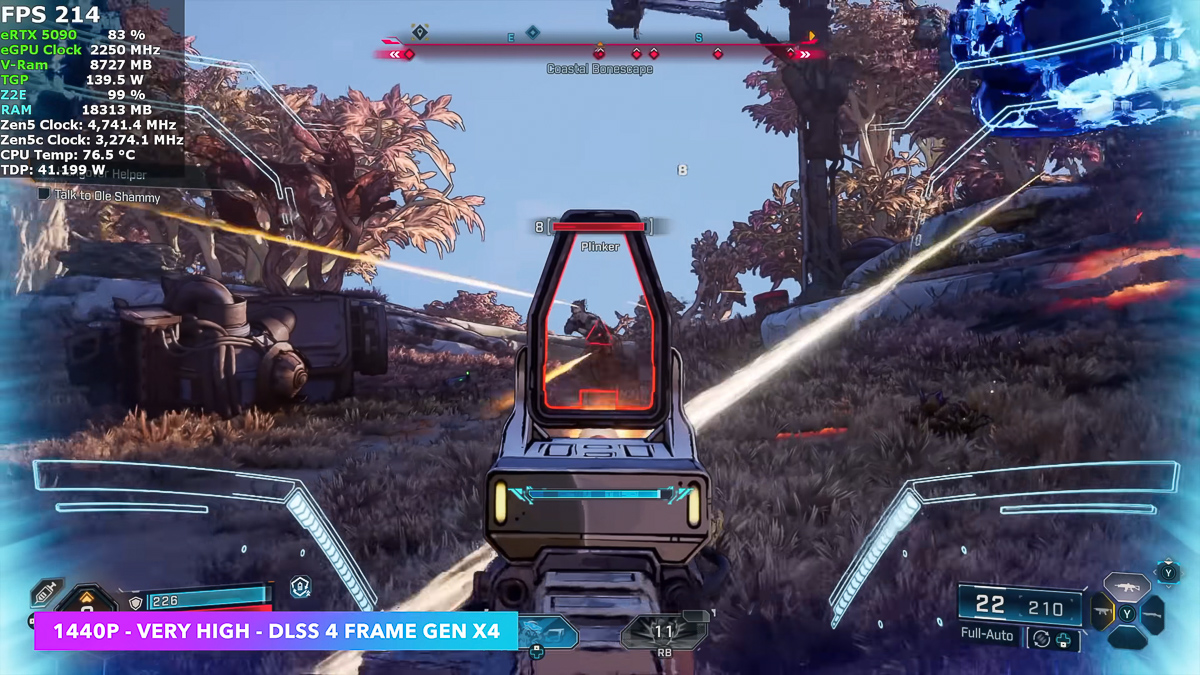The width and height of the screenshot is (1200, 675).
Task: Click the FPS counter overlay
Action: click(x=52, y=14)
